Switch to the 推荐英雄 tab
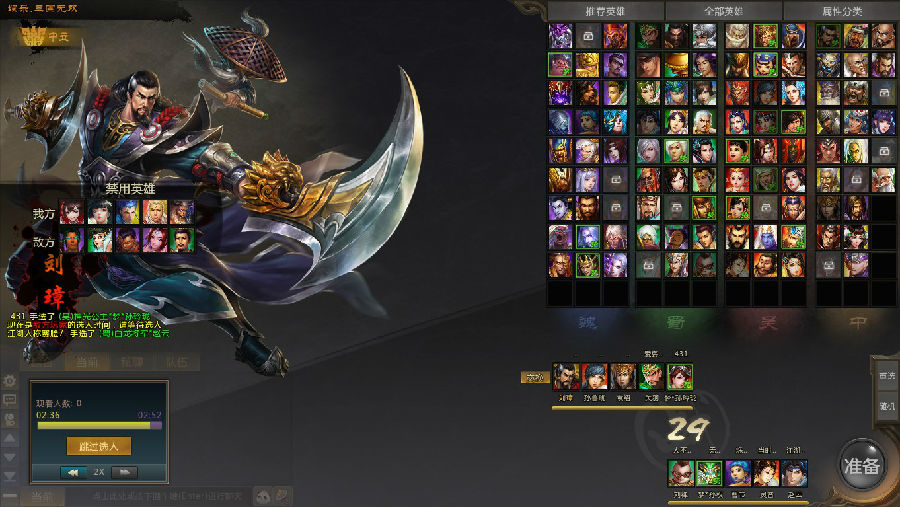 (x=605, y=11)
